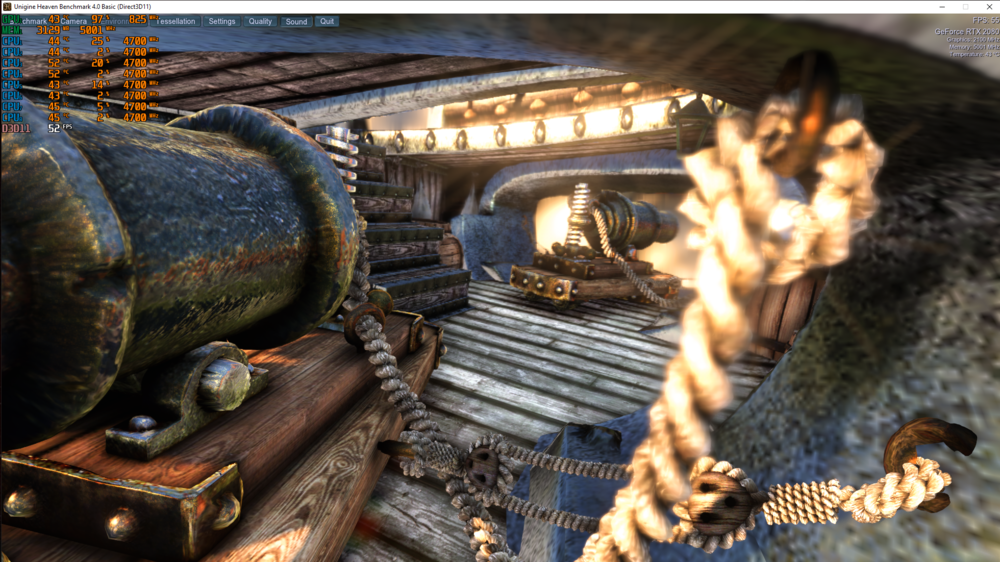Choose the Quality button
Screen dimensions: 1000x562
tap(260, 21)
